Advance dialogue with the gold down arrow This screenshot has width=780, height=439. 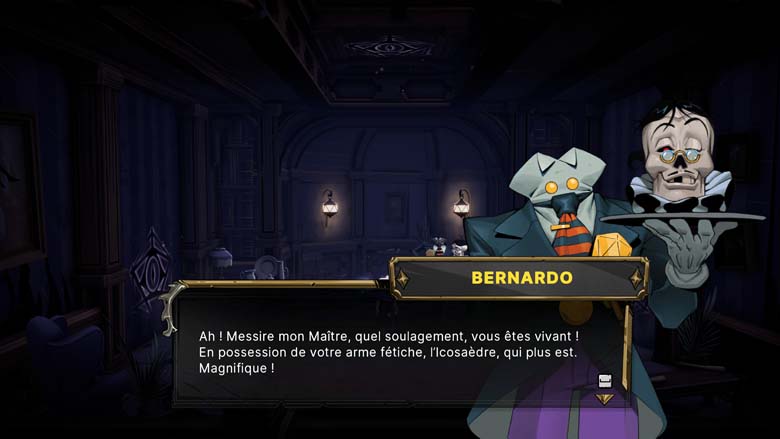click(604, 399)
